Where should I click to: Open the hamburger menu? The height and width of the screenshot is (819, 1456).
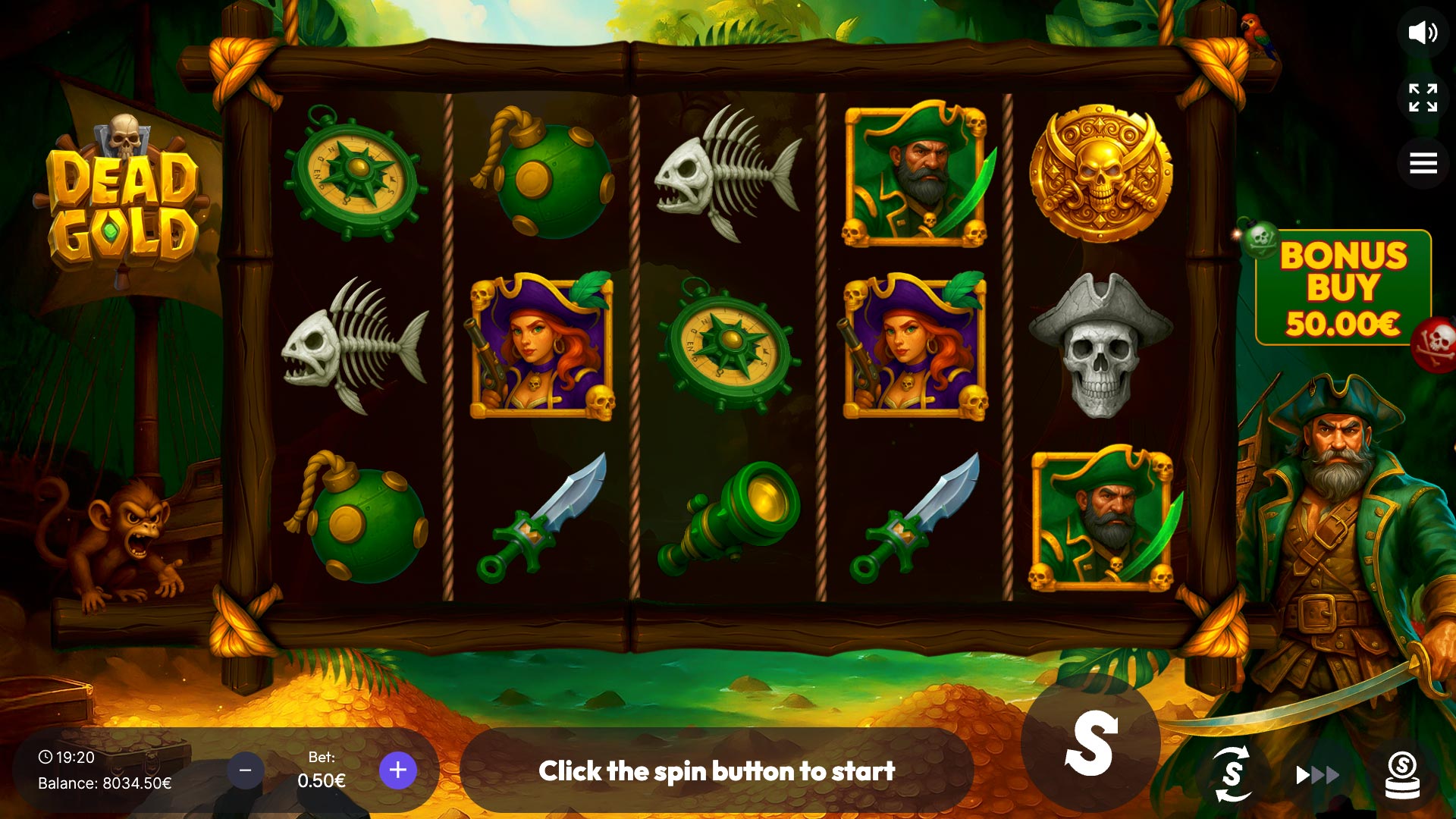(1423, 162)
